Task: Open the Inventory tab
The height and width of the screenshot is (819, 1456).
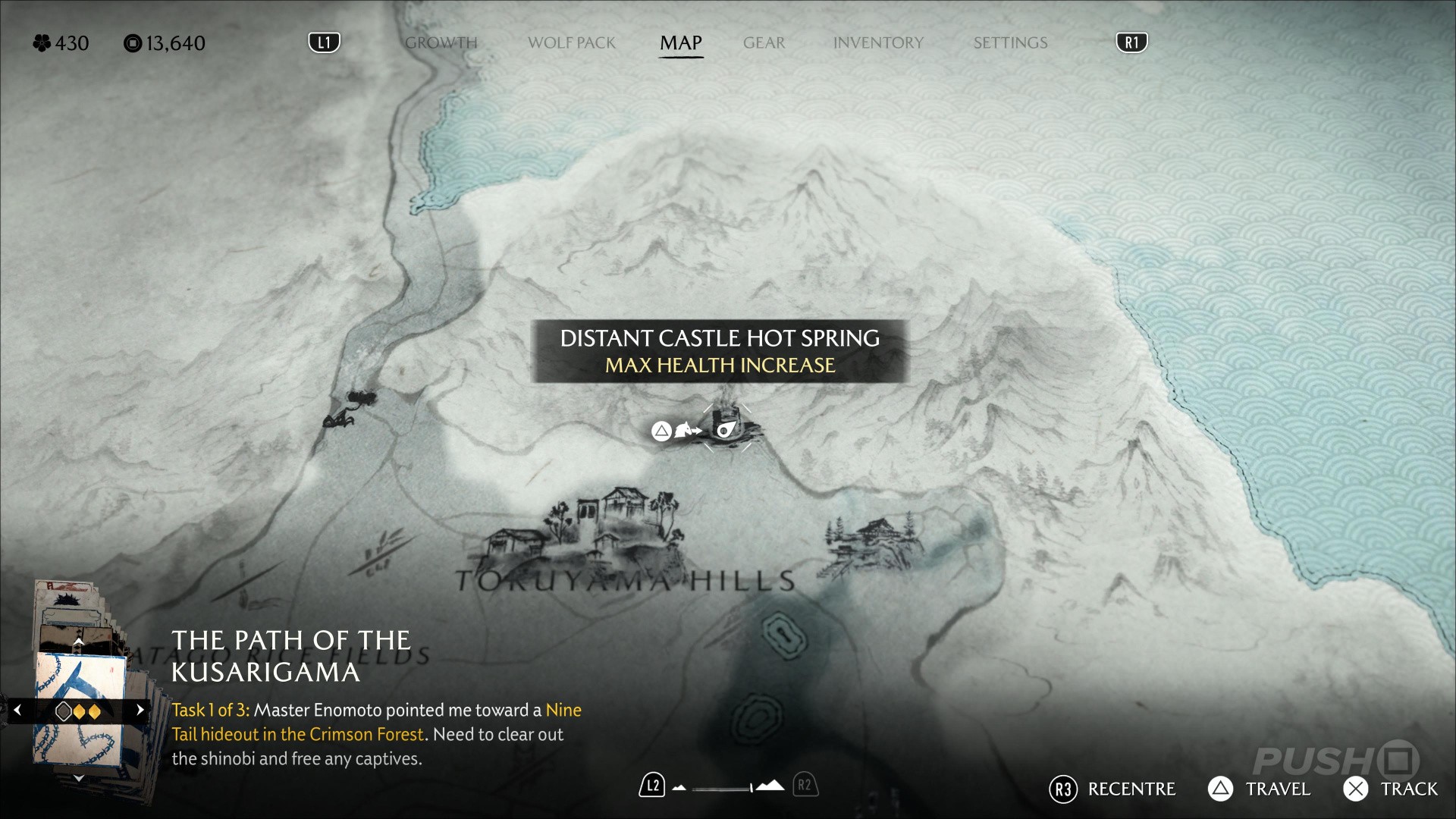Action: click(x=878, y=43)
